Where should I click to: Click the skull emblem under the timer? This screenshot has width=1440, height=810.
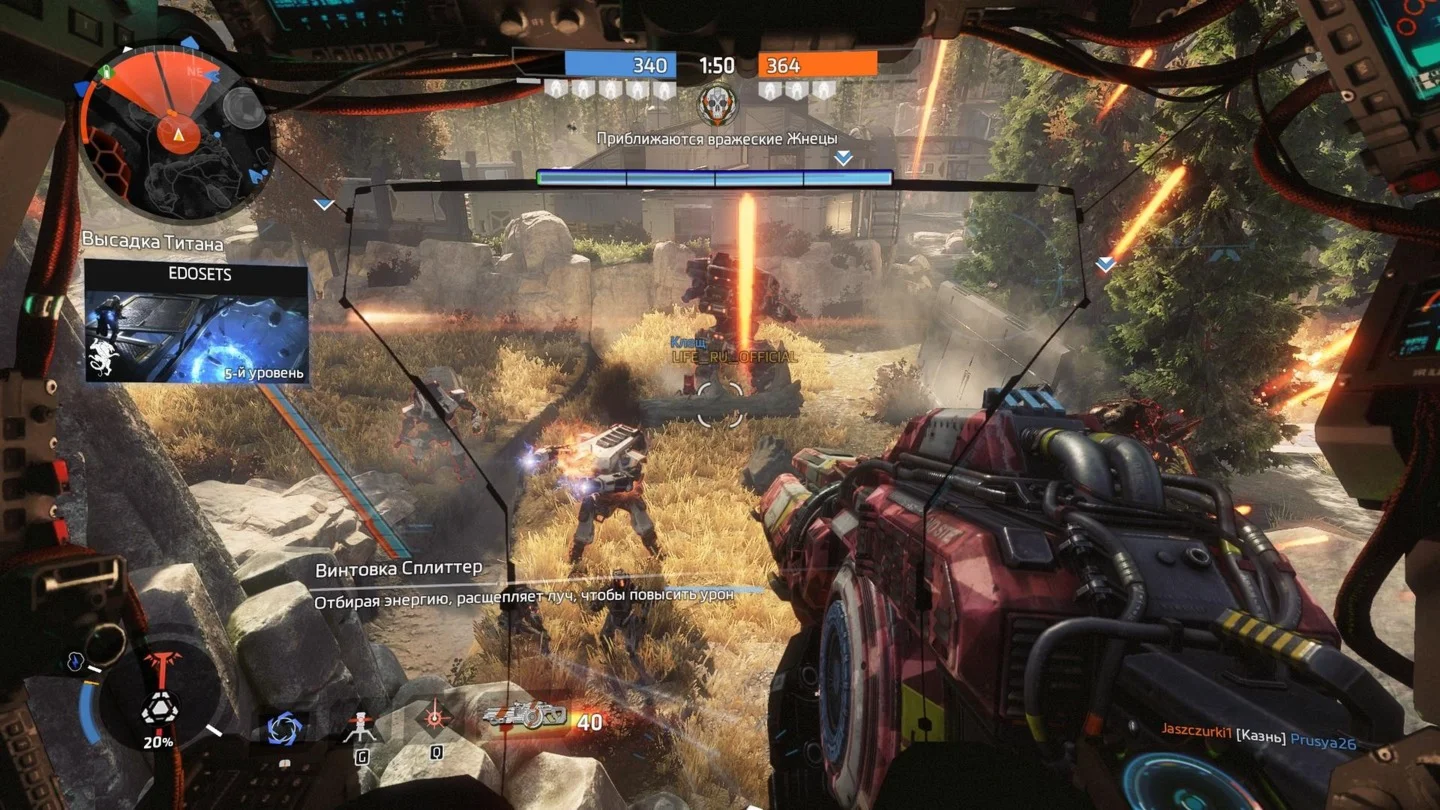click(717, 101)
